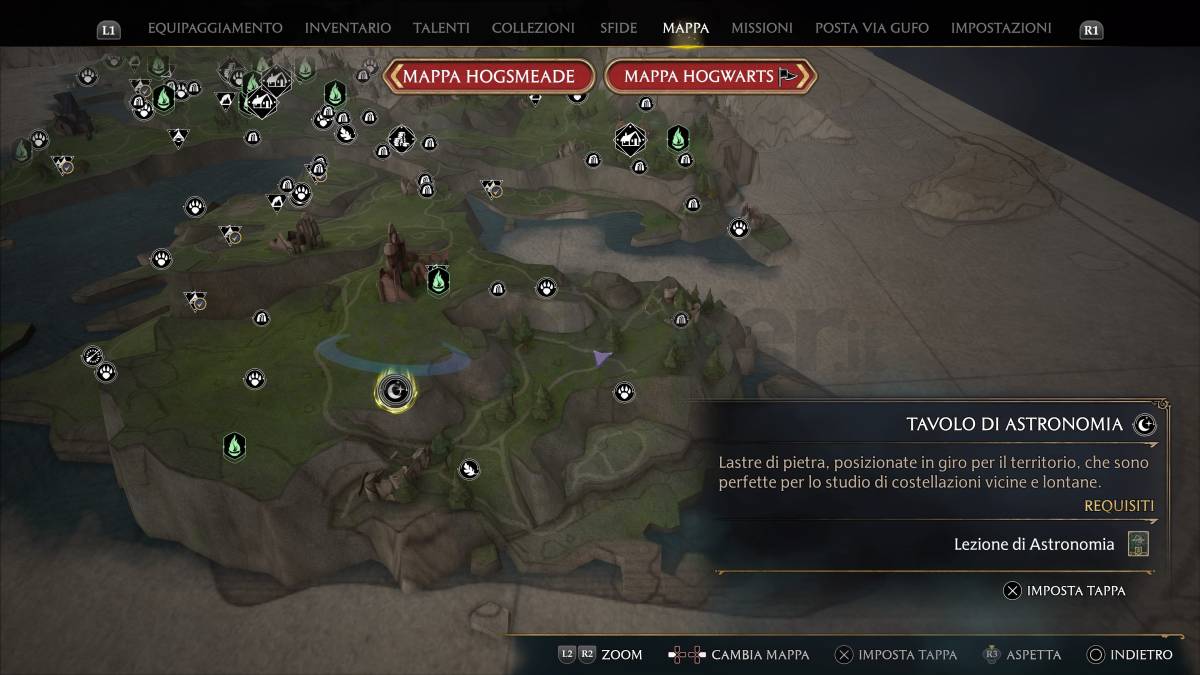Click Cambia Mappa in the bottom bar
Image resolution: width=1200 pixels, height=675 pixels.
739,655
